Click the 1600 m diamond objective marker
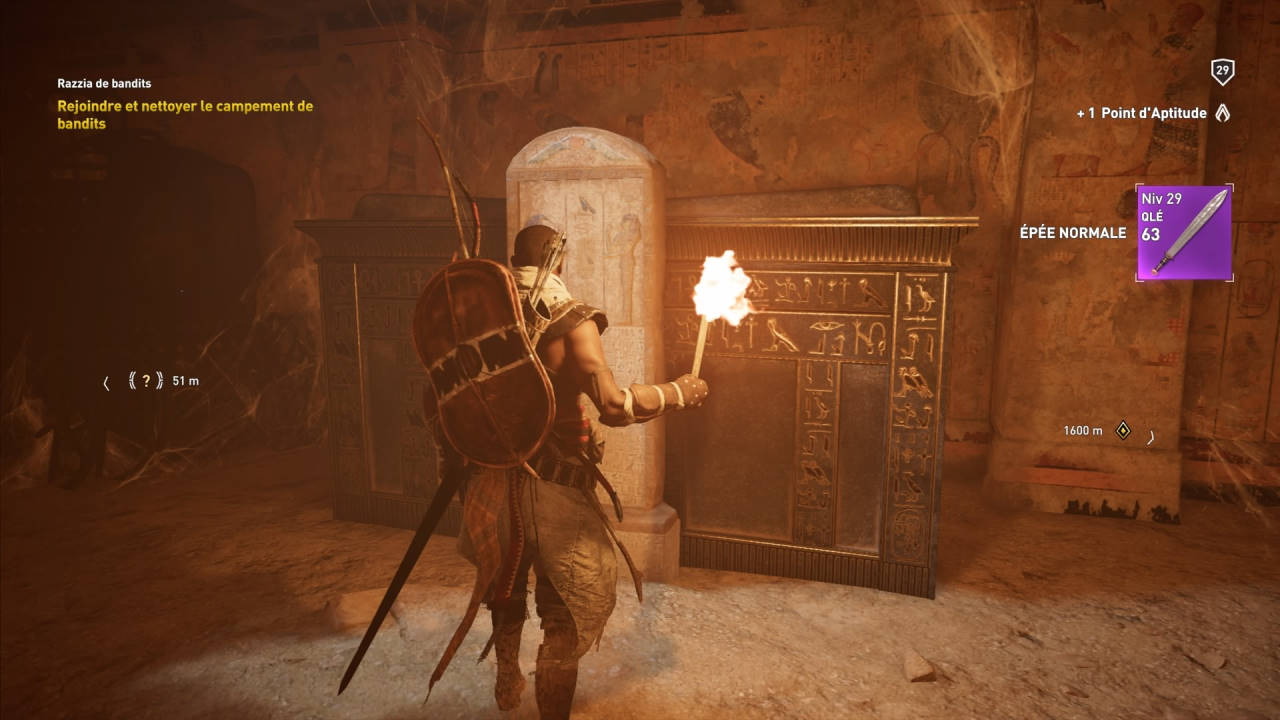The height and width of the screenshot is (720, 1280). [1123, 430]
